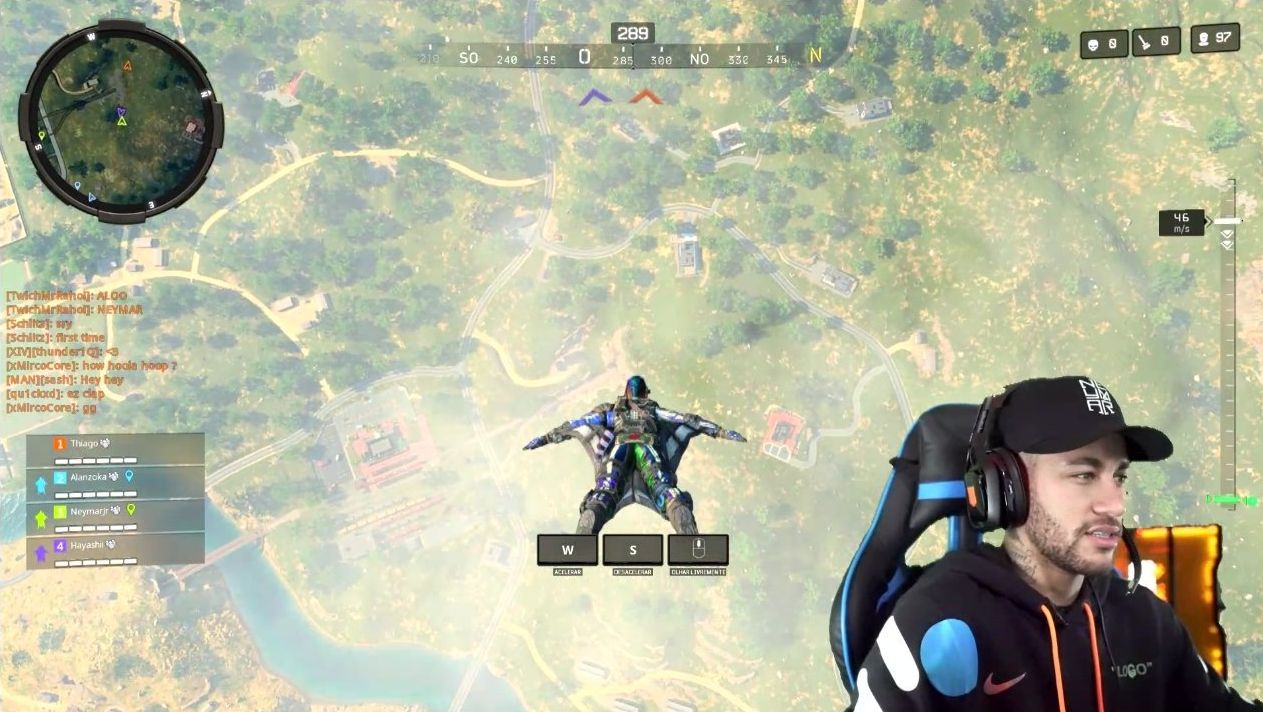Viewport: 1263px width, 712px height.
Task: Open the in-game chat log
Action: 90,352
